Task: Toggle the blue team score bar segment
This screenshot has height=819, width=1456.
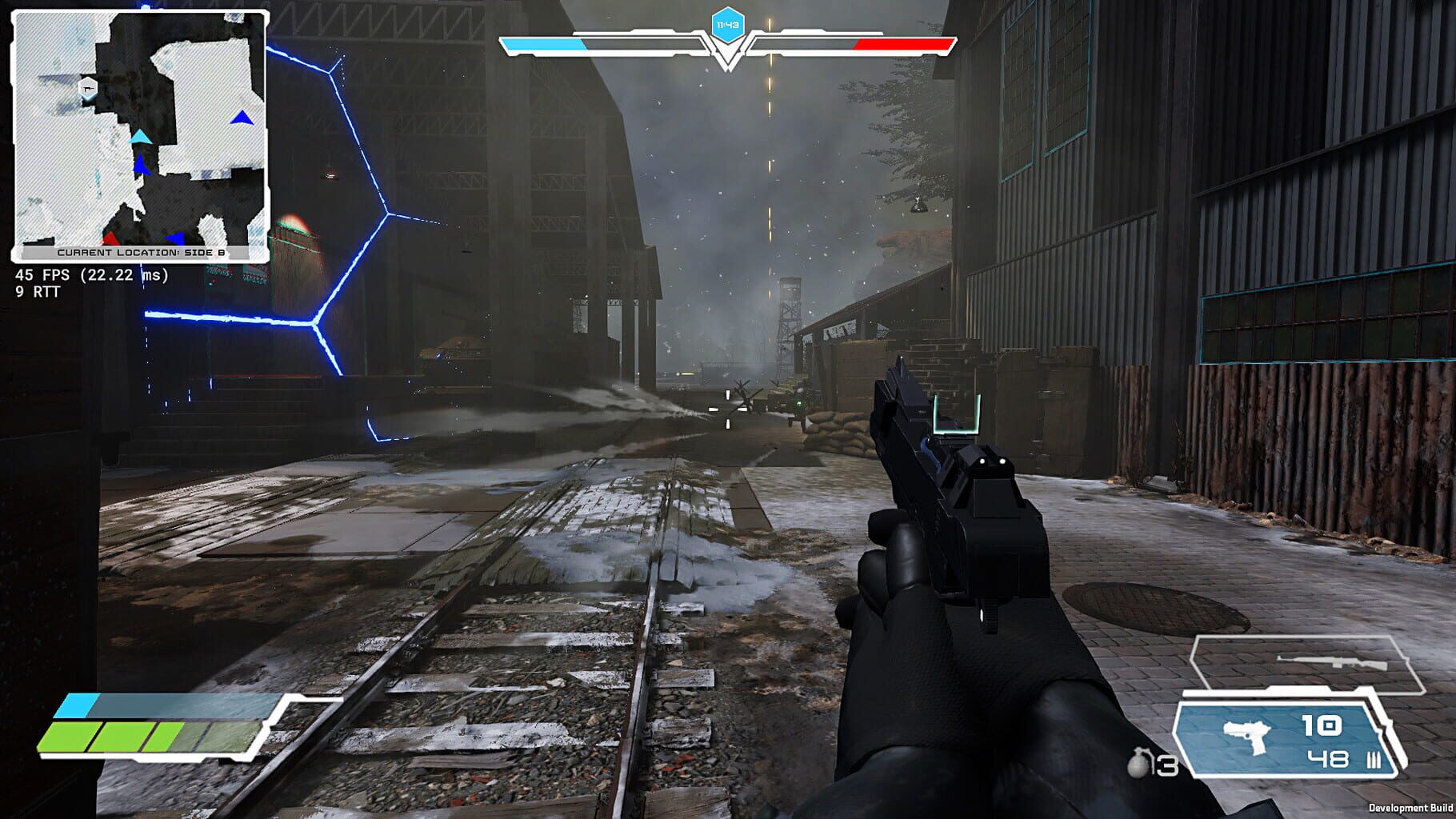Action: point(541,46)
